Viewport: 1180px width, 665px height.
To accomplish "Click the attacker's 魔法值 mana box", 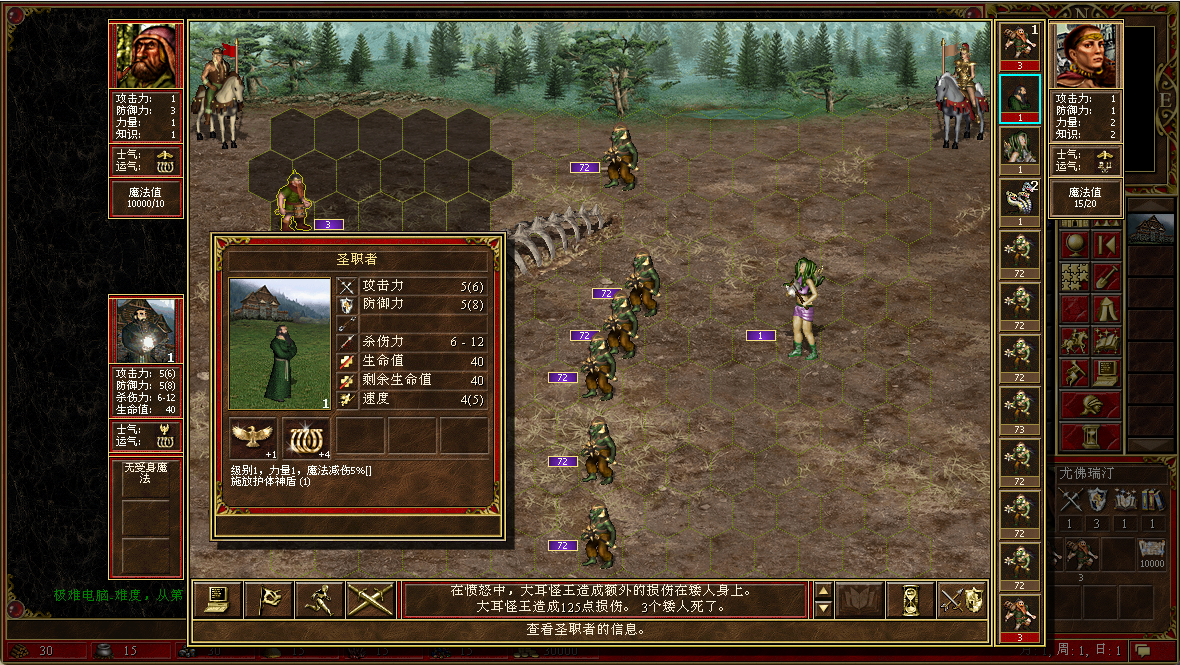I will (x=146, y=198).
